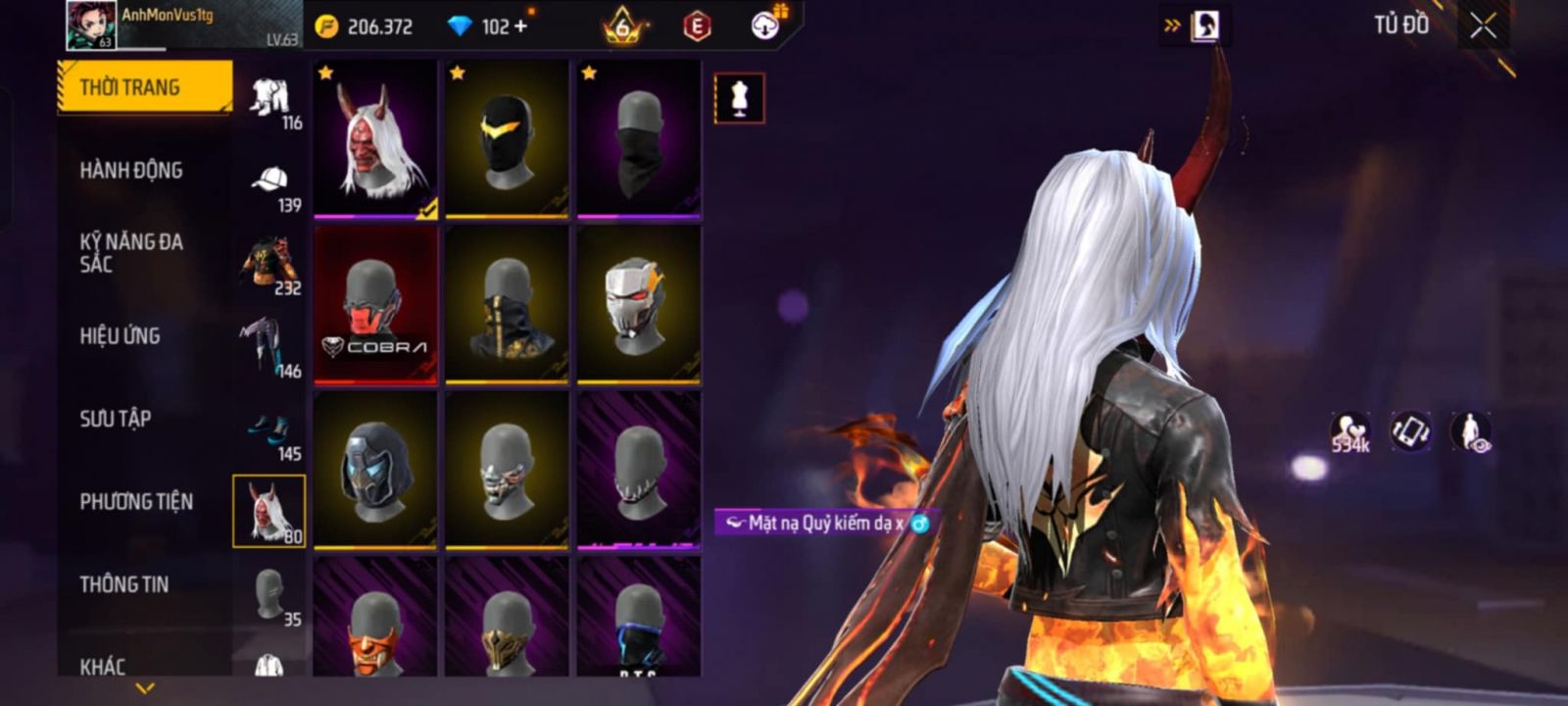Select the COBRA red mask item

[375, 304]
